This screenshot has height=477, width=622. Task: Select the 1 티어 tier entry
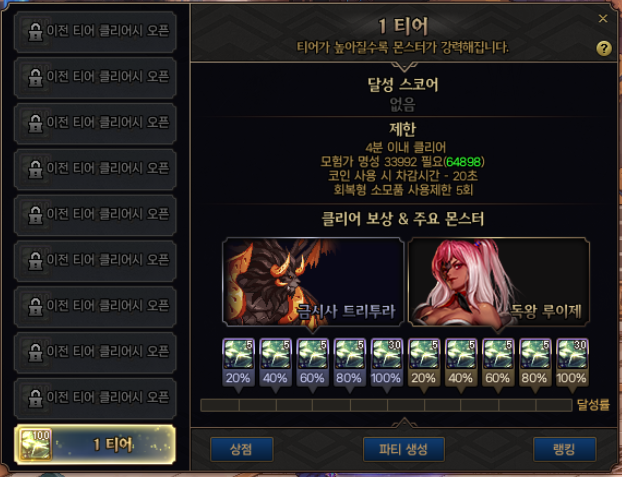(x=95, y=445)
